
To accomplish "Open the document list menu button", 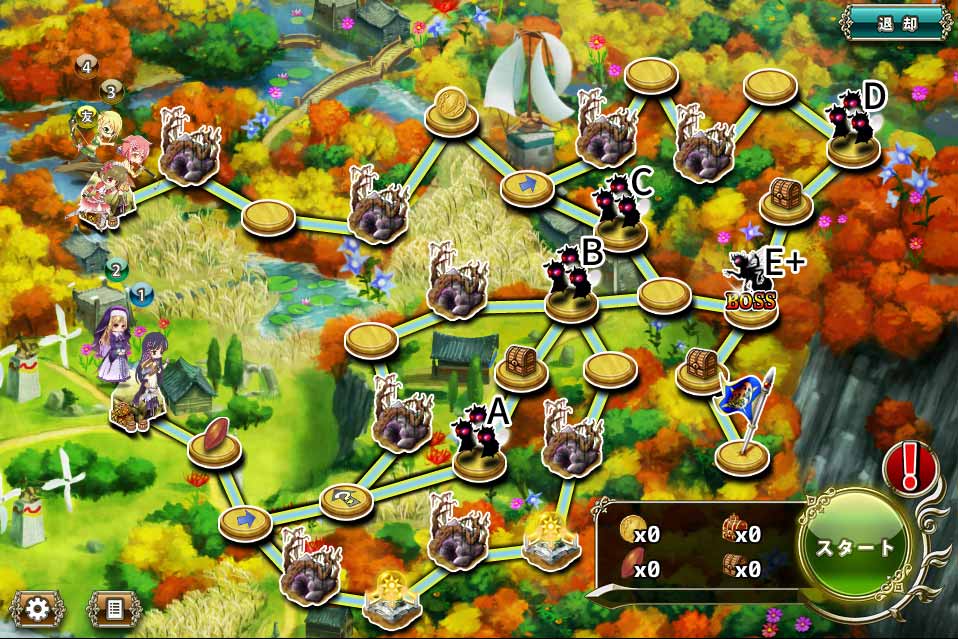I will (x=115, y=607).
